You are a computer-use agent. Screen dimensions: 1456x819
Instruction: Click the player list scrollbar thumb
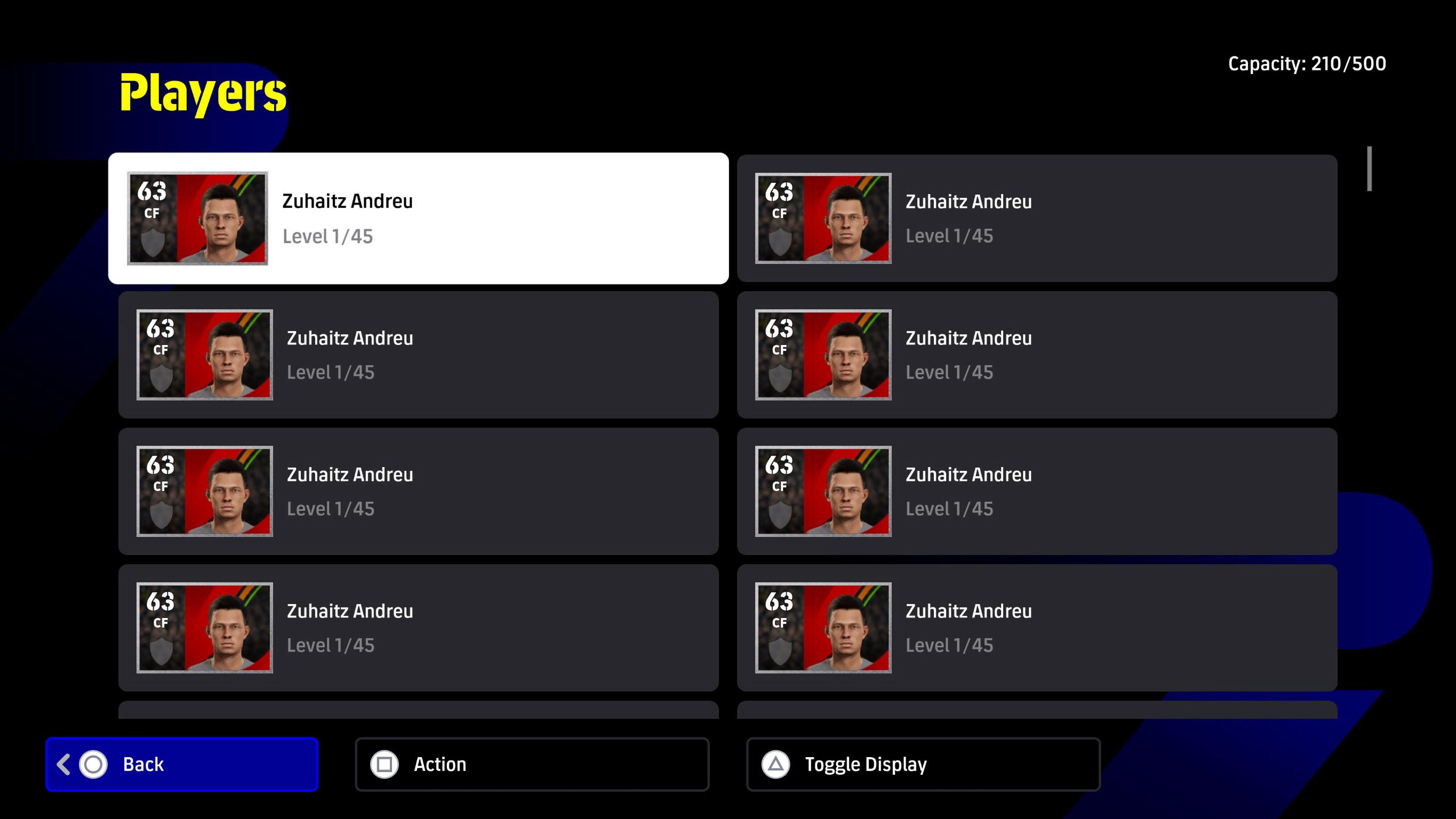(1370, 169)
